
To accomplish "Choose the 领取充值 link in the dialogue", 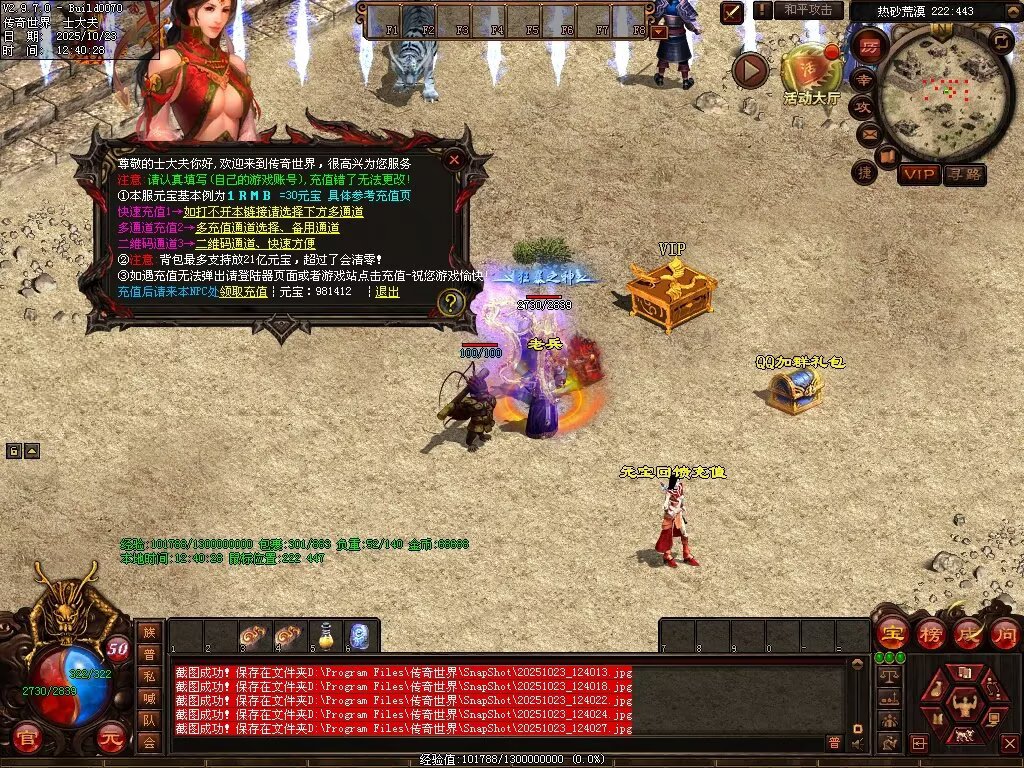I will click(x=243, y=292).
